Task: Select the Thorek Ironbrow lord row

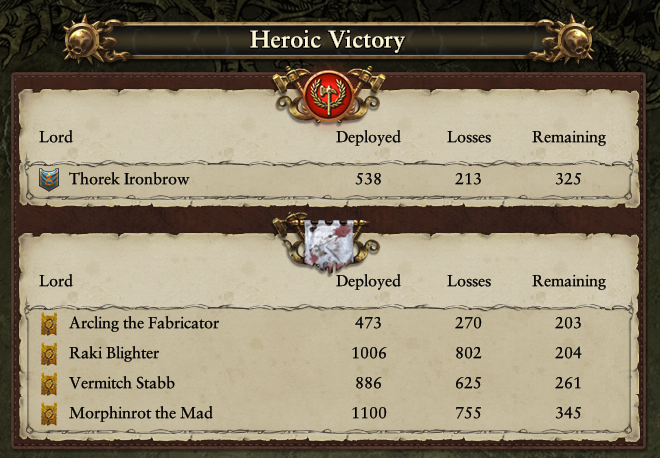Action: [x=330, y=180]
